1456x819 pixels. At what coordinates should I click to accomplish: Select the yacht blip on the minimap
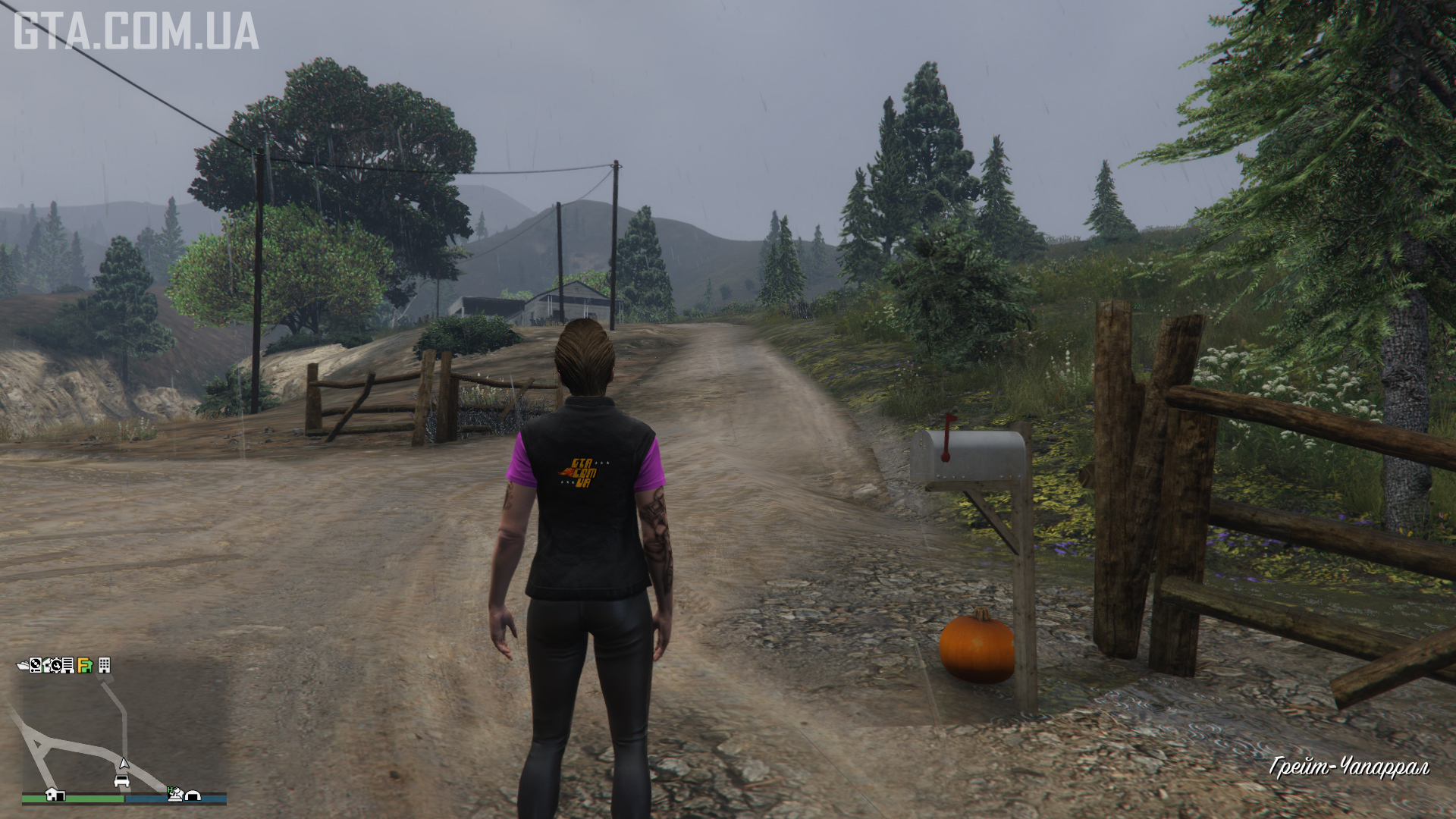[x=23, y=665]
